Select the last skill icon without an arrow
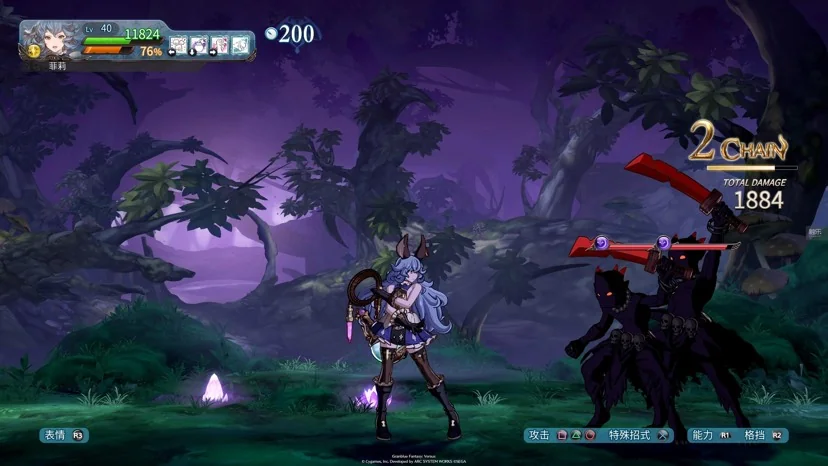Image resolution: width=828 pixels, height=466 pixels. click(240, 45)
